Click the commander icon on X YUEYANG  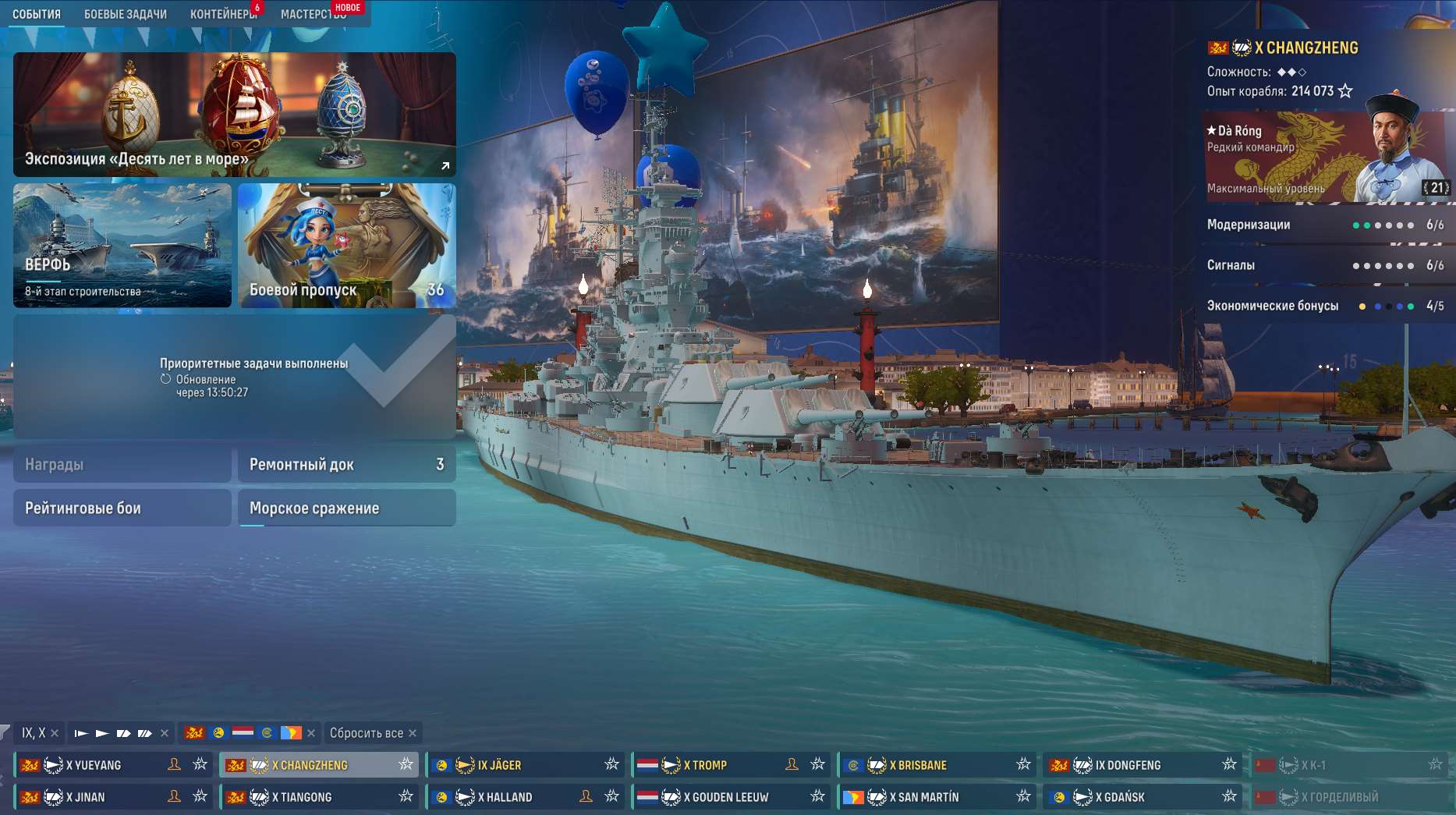174,765
